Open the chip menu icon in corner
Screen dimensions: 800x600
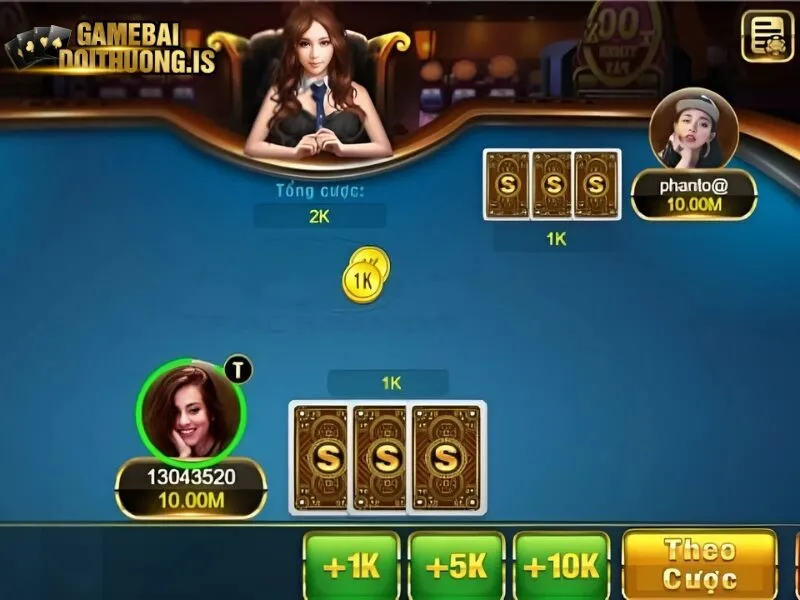point(767,36)
